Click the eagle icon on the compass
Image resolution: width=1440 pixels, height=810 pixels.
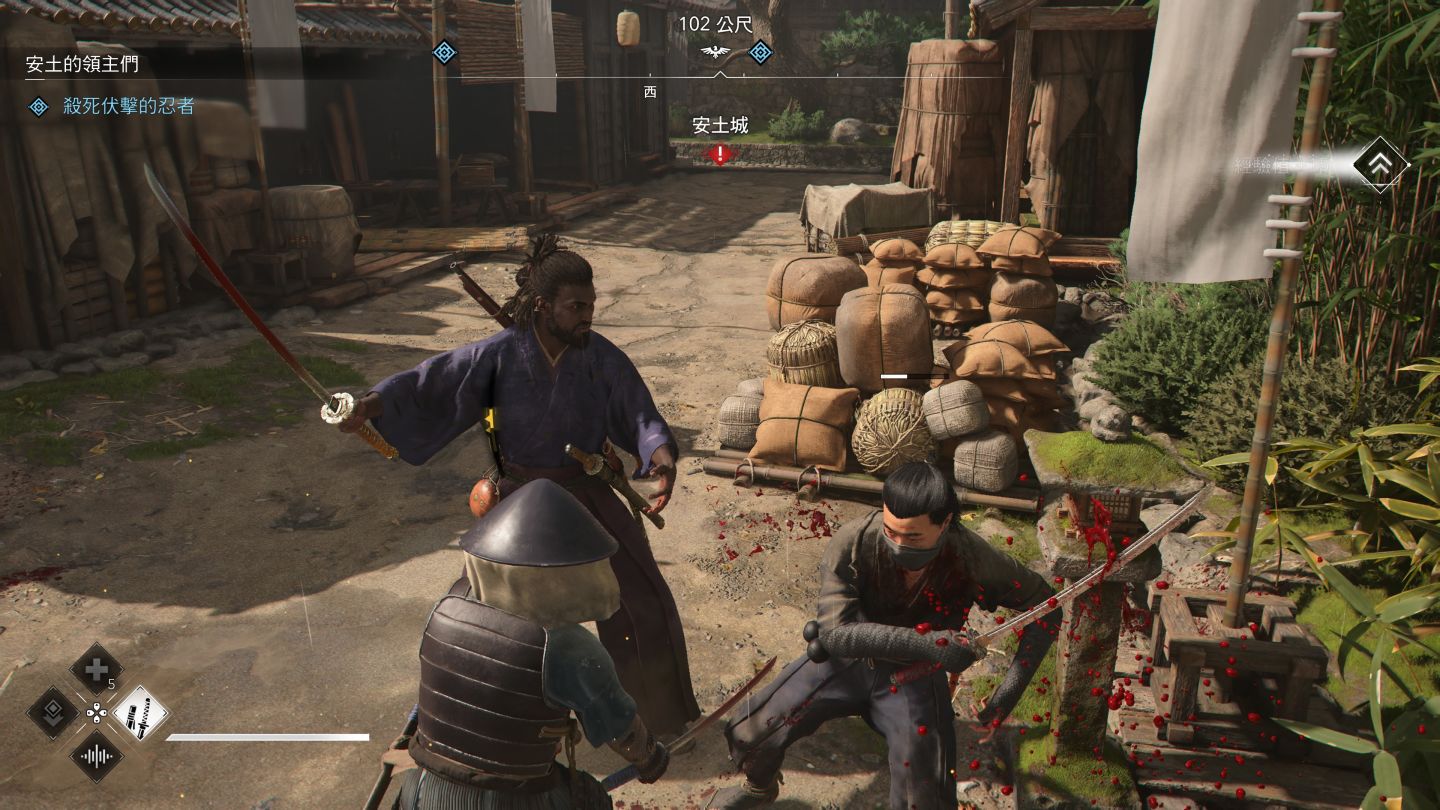pos(717,52)
